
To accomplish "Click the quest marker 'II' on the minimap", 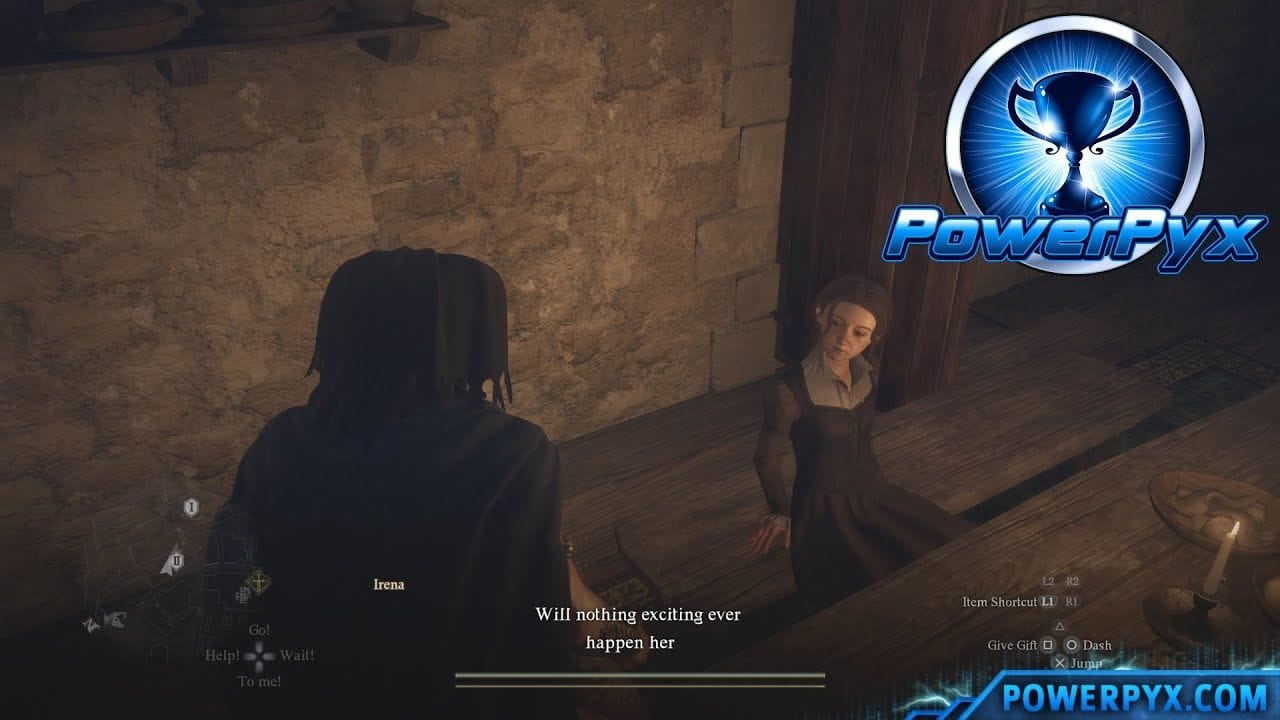I will coord(177,559).
